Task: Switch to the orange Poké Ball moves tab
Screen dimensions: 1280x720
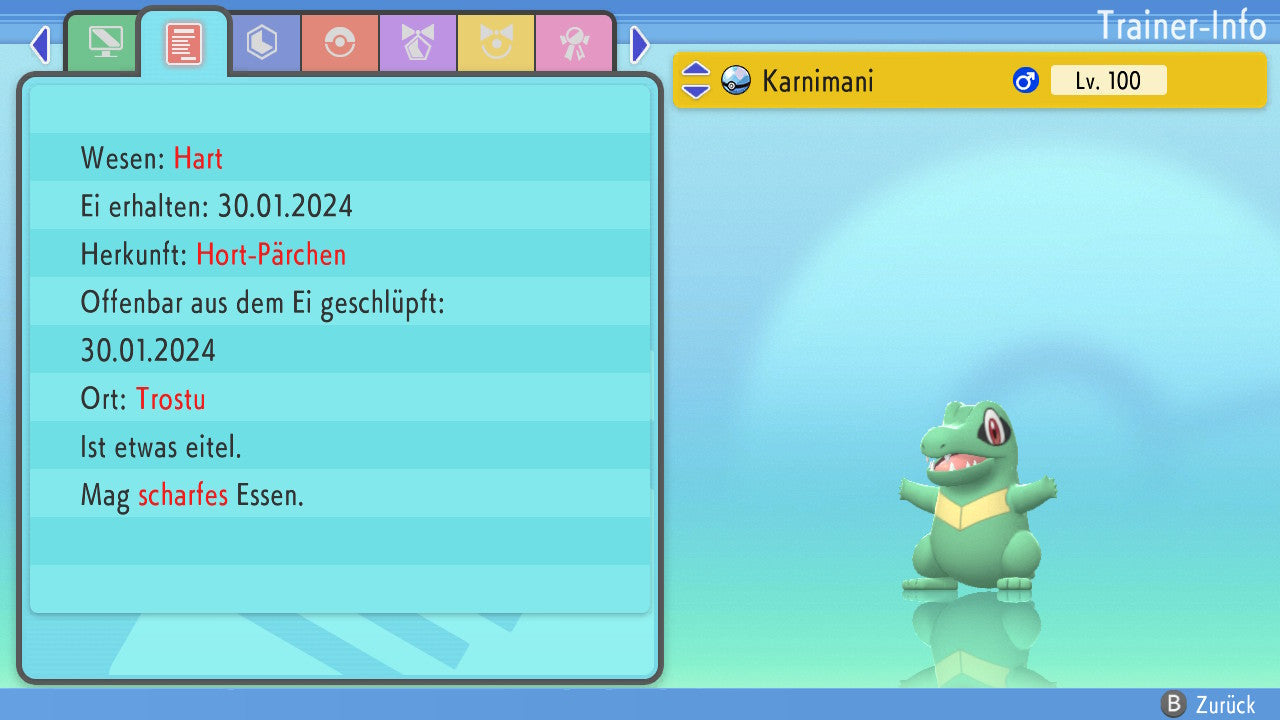Action: click(340, 43)
